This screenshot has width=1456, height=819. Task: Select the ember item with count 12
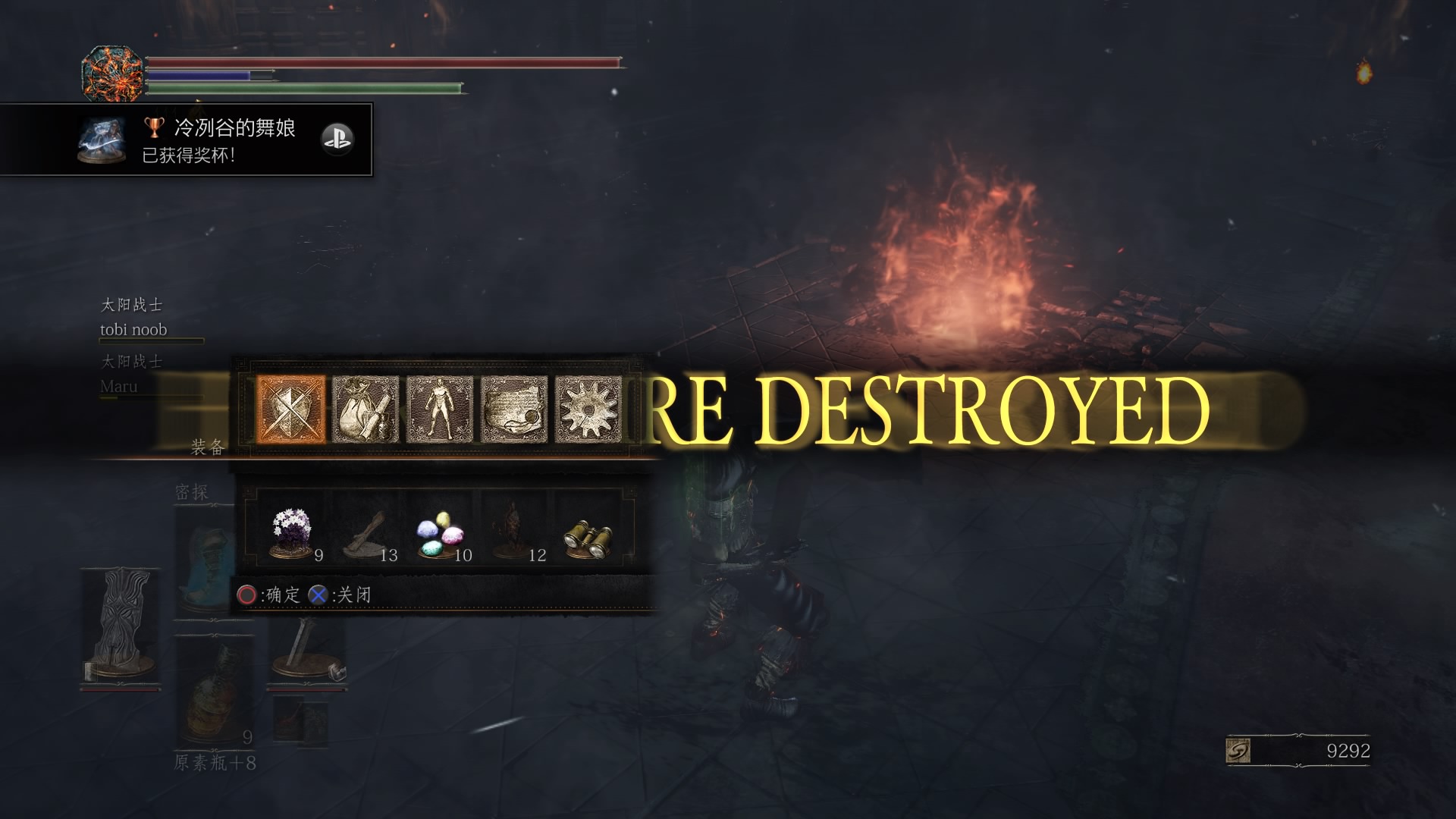pos(514,534)
